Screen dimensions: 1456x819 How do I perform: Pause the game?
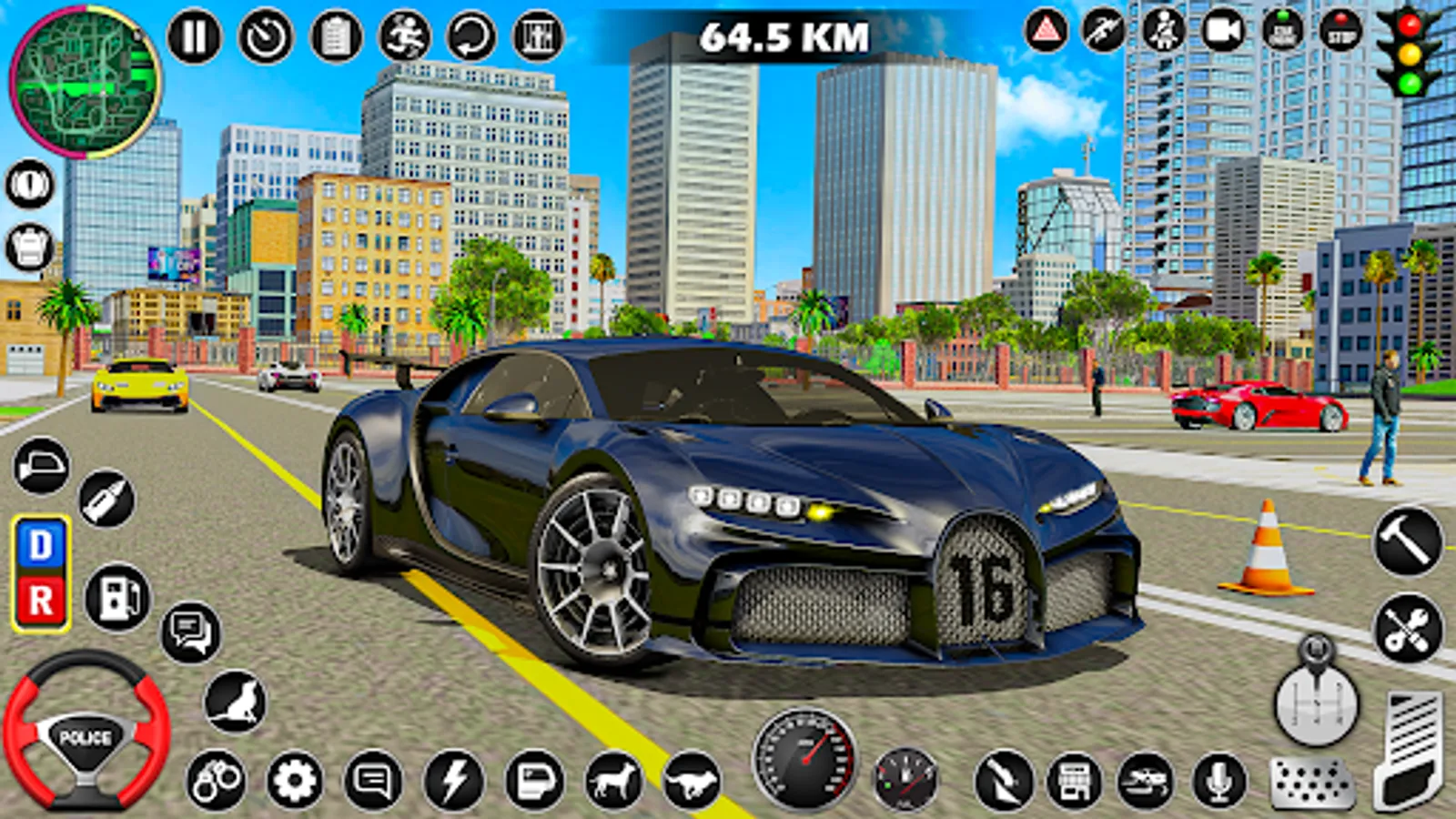pyautogui.click(x=194, y=36)
